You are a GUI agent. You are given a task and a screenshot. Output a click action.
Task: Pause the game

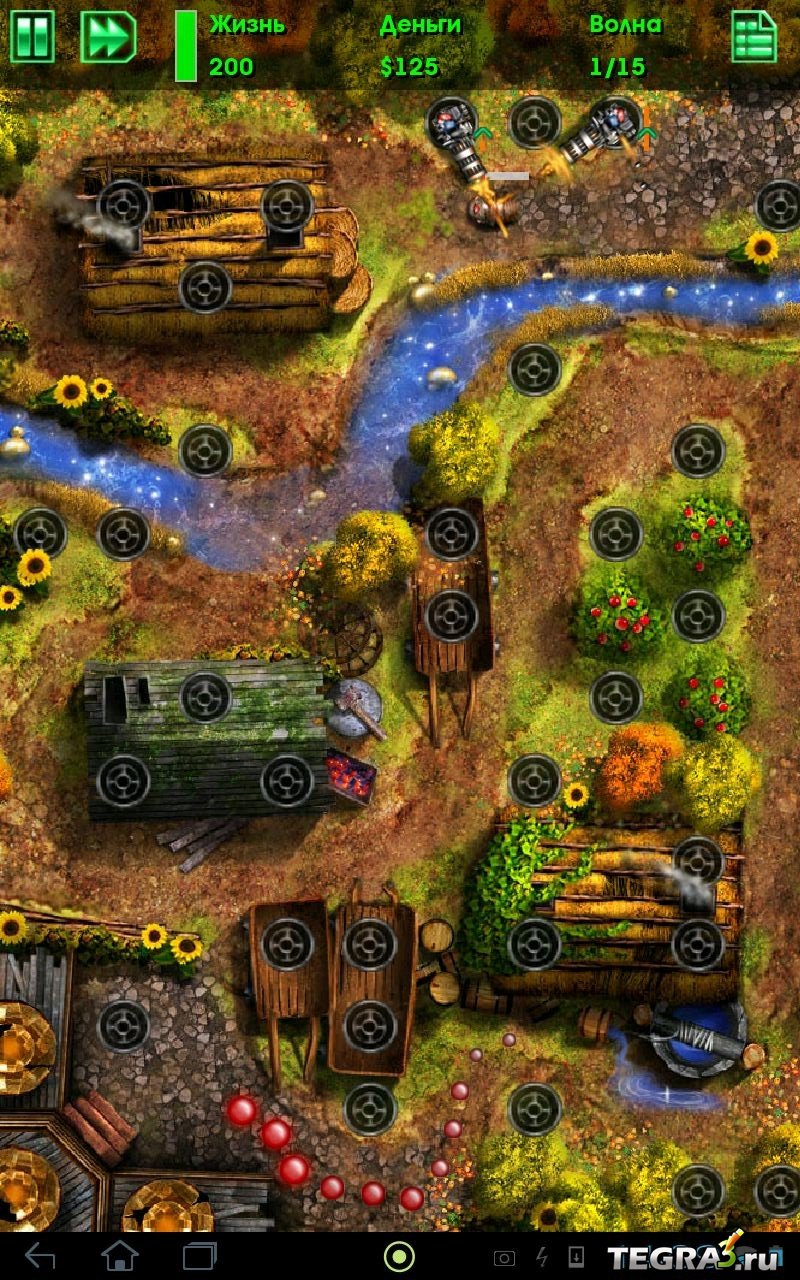[x=32, y=38]
